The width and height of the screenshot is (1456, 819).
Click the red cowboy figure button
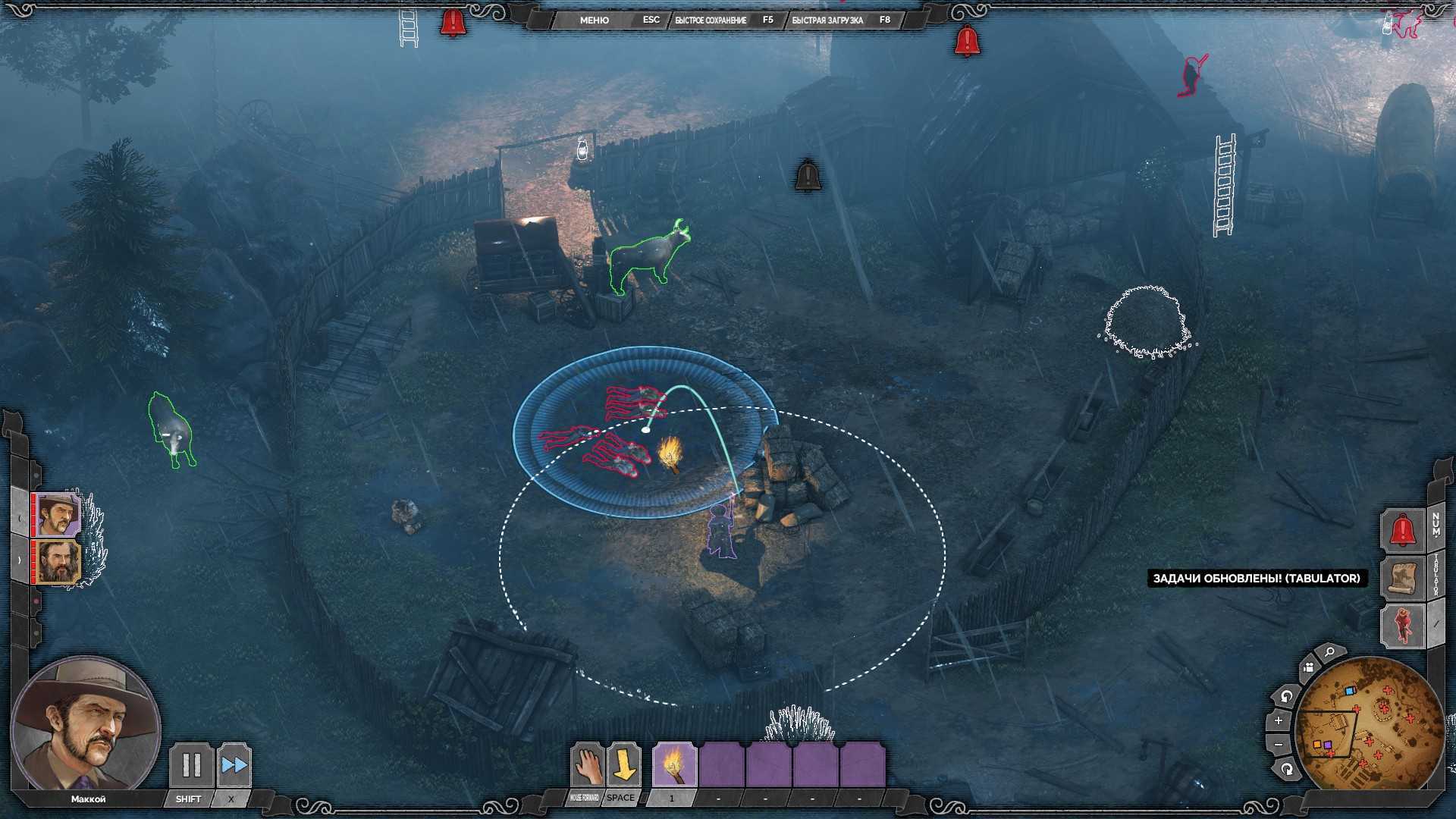1402,626
